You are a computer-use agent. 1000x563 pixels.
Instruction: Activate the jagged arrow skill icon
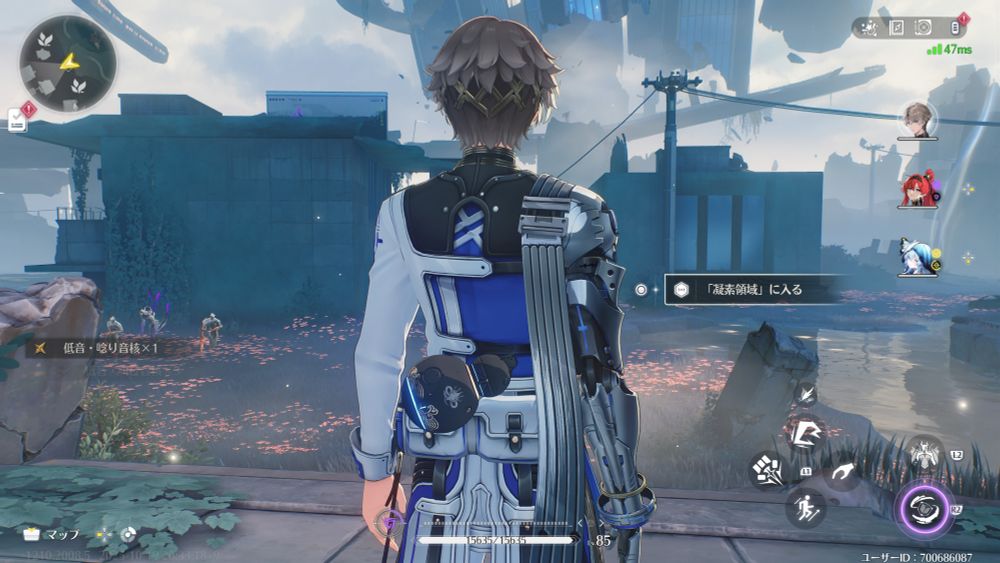coord(806,433)
